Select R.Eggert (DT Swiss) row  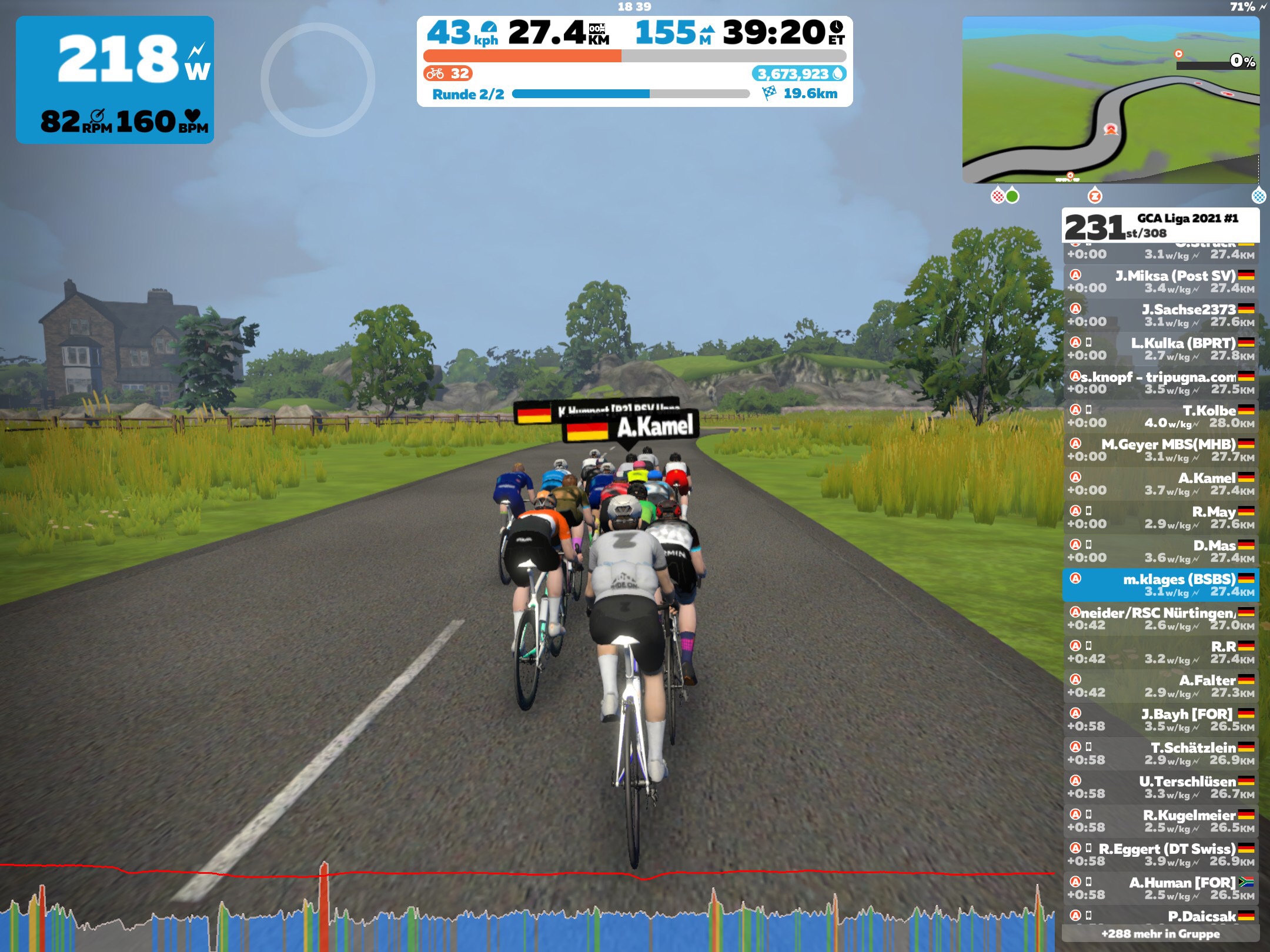click(1161, 854)
